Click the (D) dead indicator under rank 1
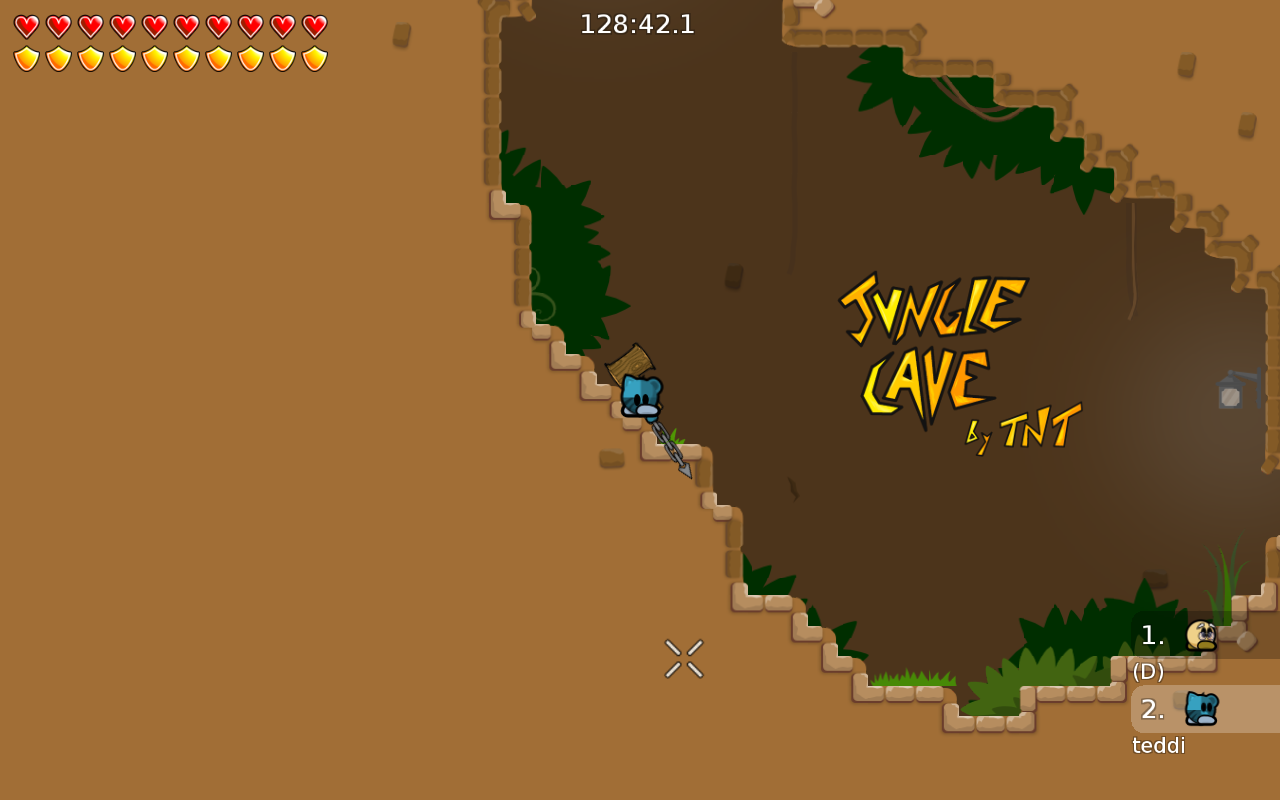Image resolution: width=1280 pixels, height=800 pixels. 1147,671
